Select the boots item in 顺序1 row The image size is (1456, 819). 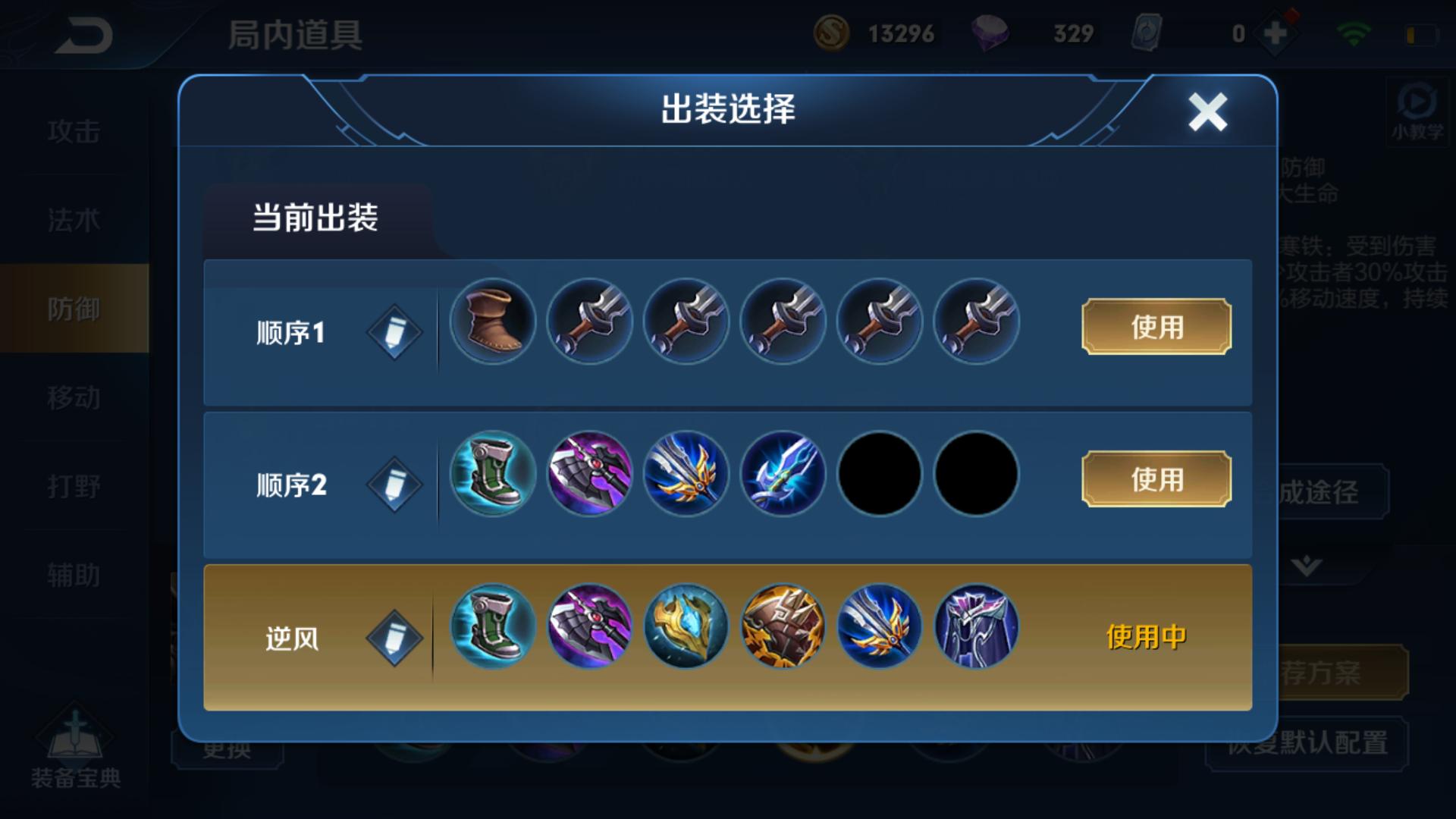pyautogui.click(x=493, y=322)
